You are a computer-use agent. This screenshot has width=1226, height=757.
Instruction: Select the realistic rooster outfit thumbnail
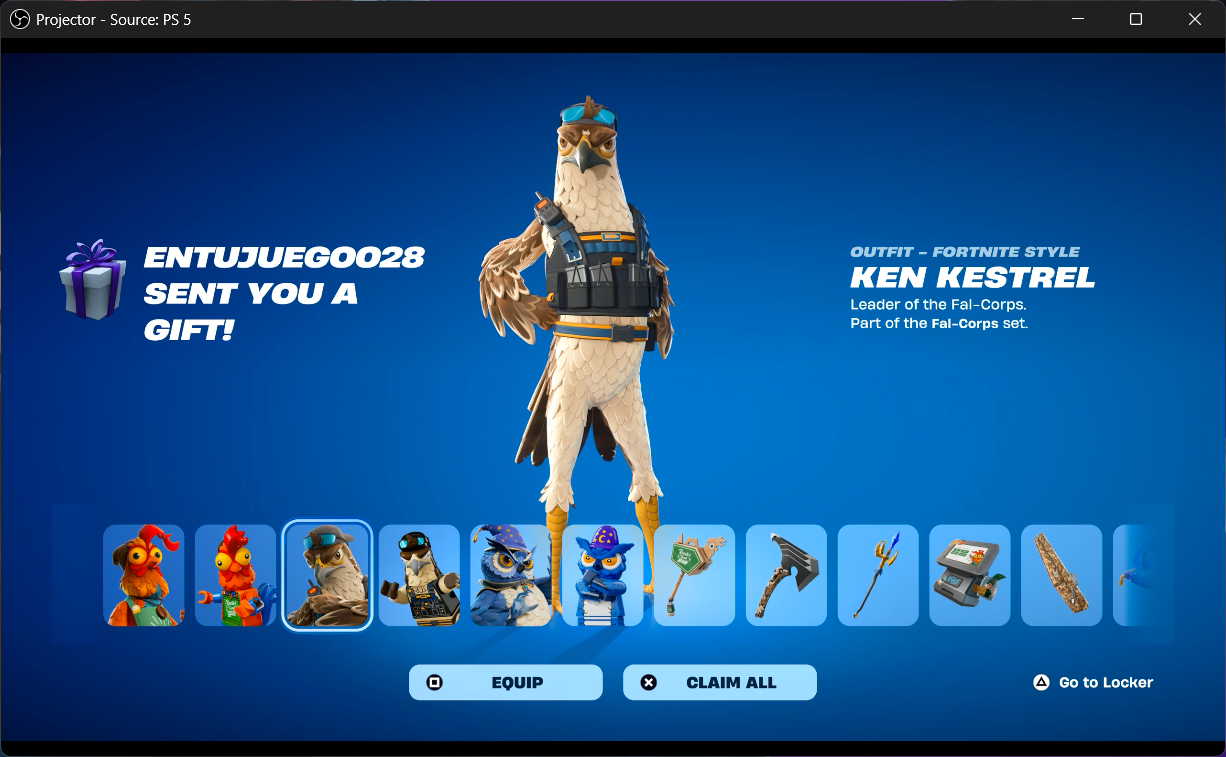coord(144,575)
